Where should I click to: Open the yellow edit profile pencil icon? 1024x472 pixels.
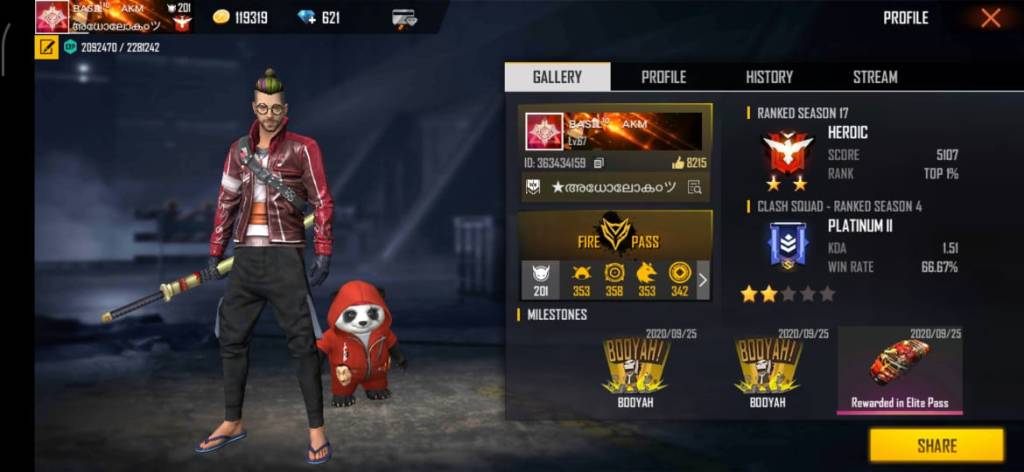tap(46, 47)
